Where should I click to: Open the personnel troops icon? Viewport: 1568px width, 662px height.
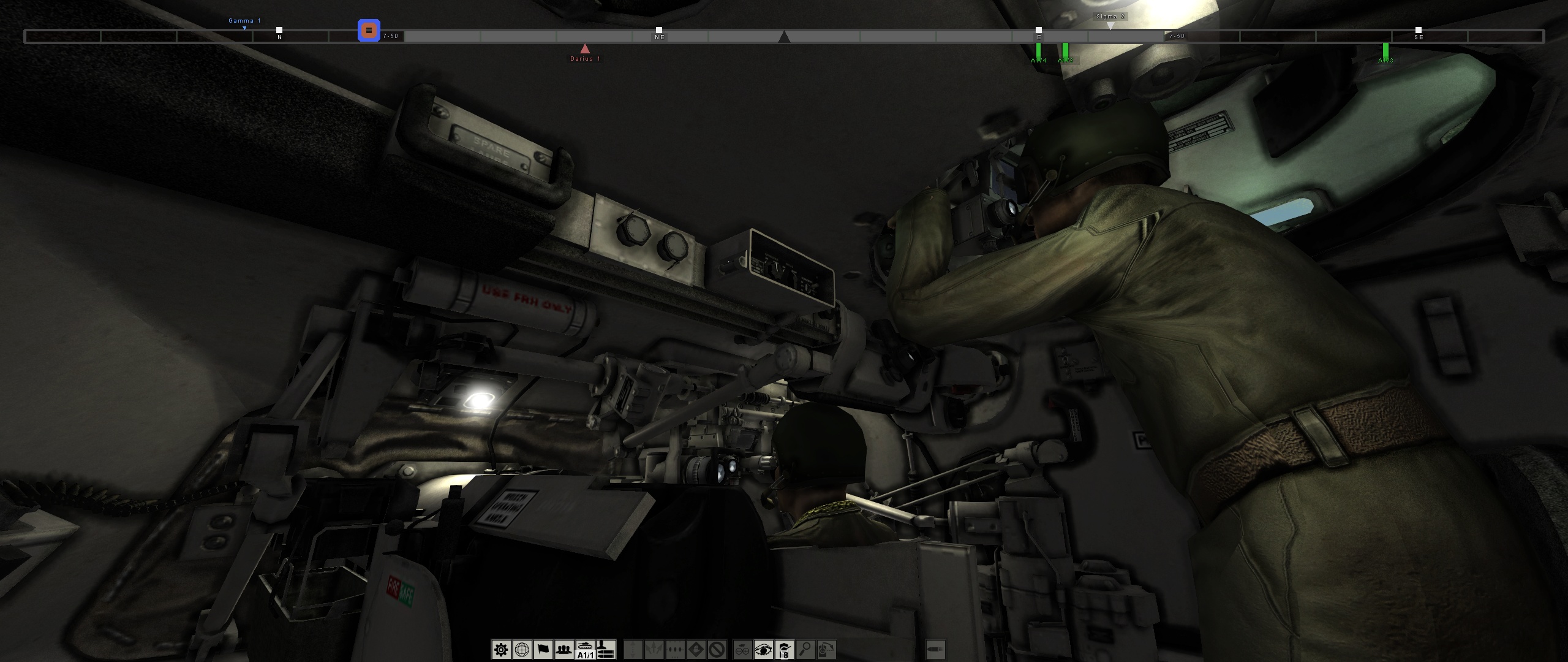(x=563, y=649)
